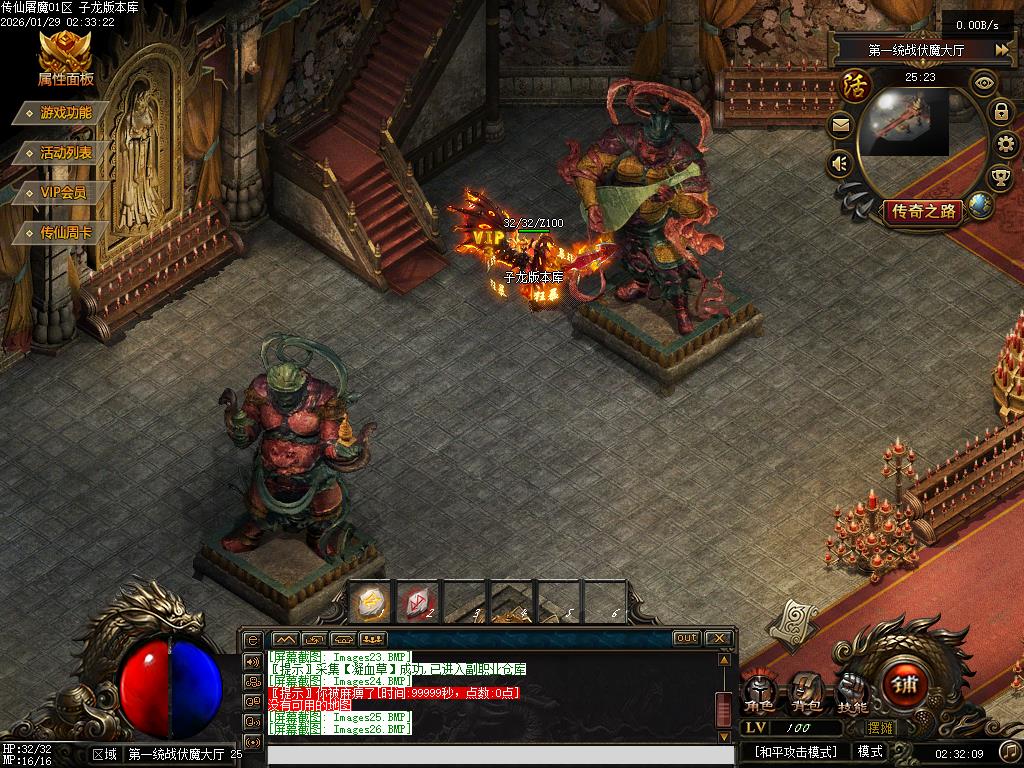
Task: Toggle the eye visibility icon
Action: point(985,82)
